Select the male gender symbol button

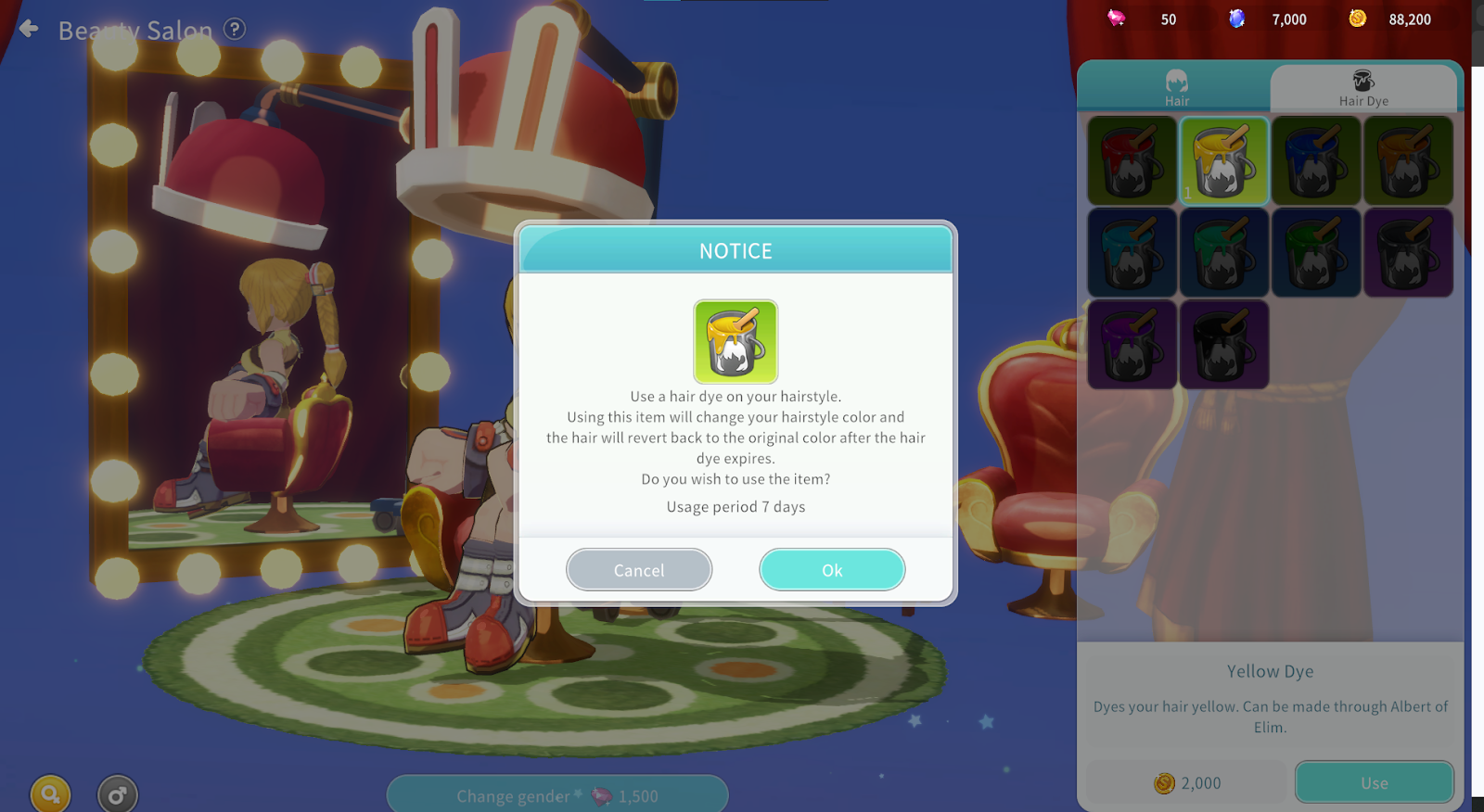click(118, 794)
